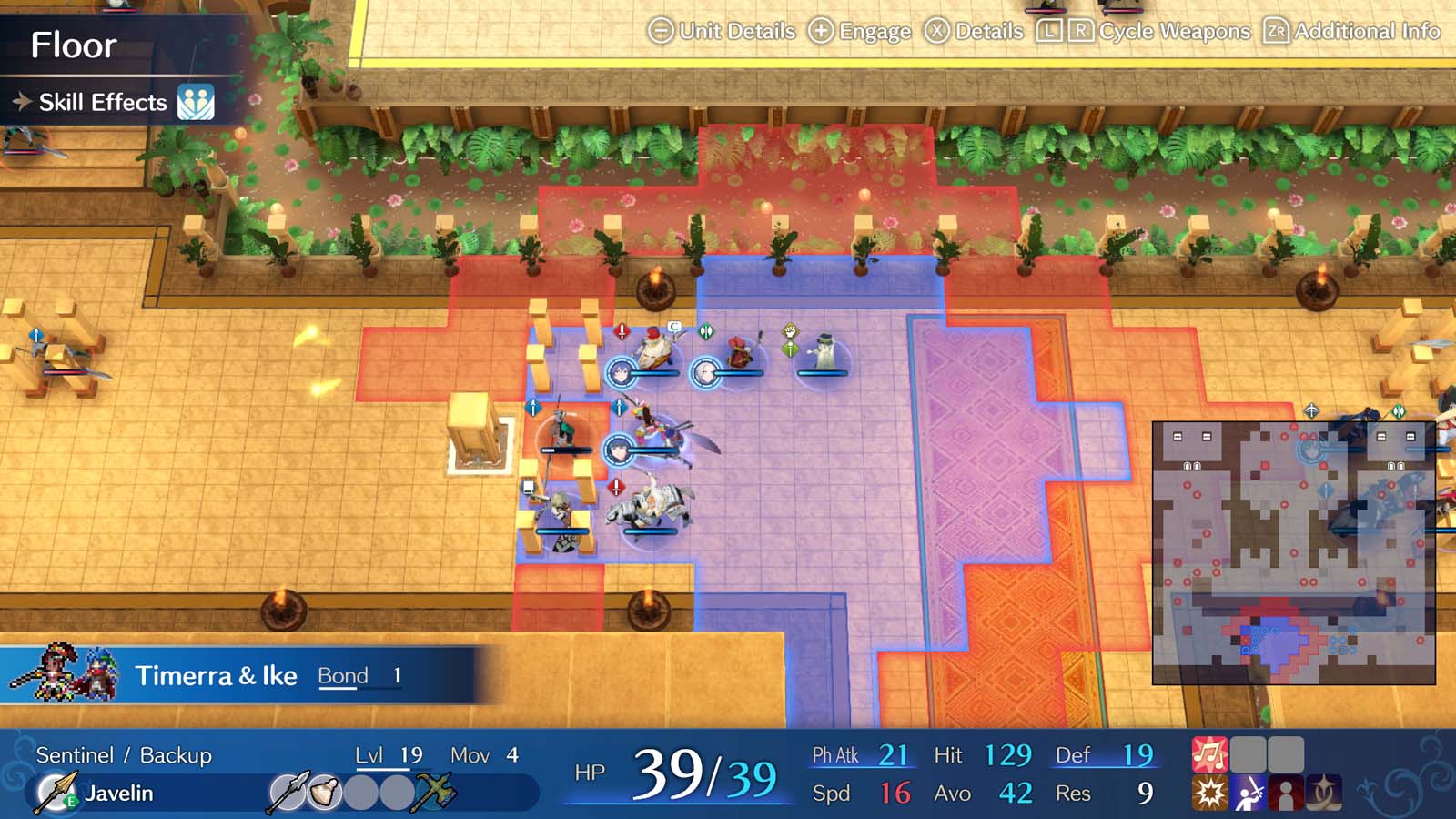Select the Sentinel / Backup class label

tap(123, 754)
